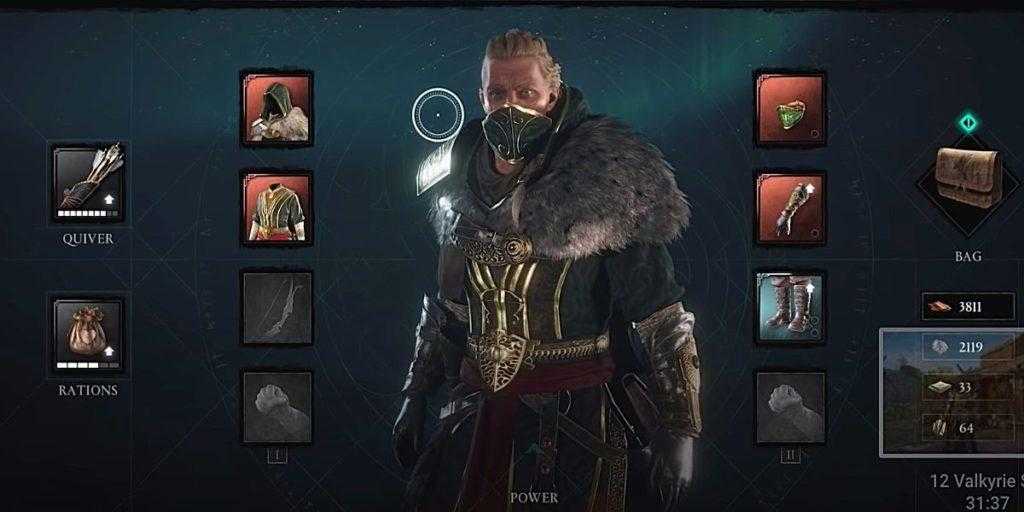Choose the bracers armor slot

point(790,207)
